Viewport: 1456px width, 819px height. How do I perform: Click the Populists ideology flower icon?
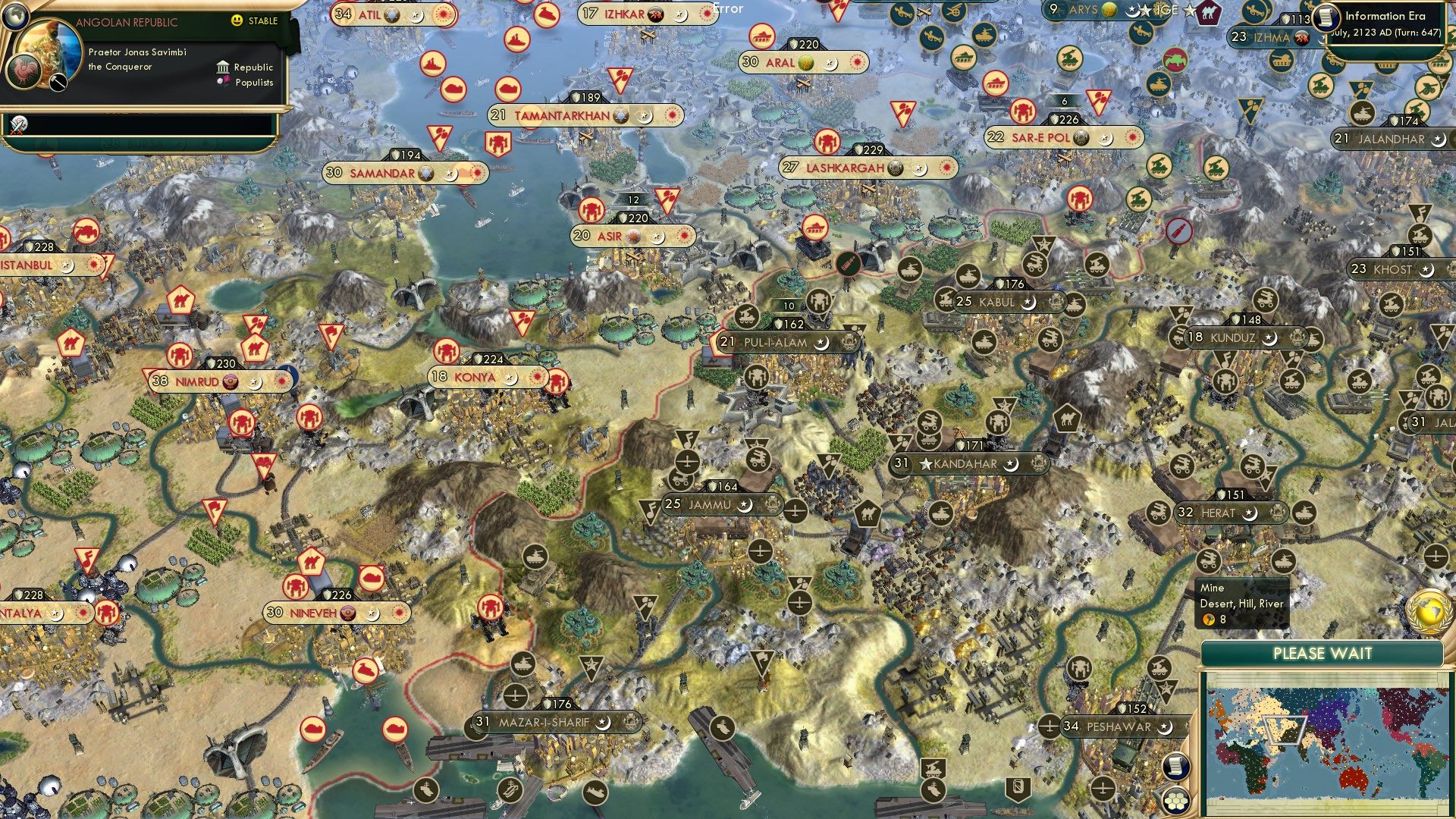click(x=224, y=82)
